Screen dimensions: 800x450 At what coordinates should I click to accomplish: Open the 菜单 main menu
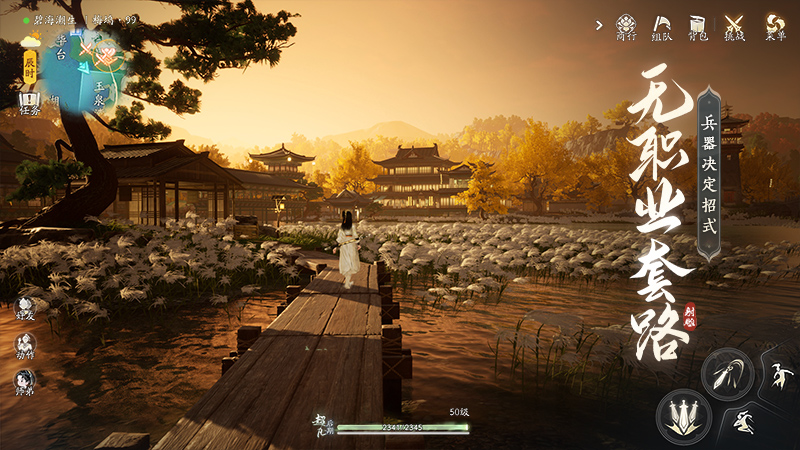pyautogui.click(x=774, y=26)
